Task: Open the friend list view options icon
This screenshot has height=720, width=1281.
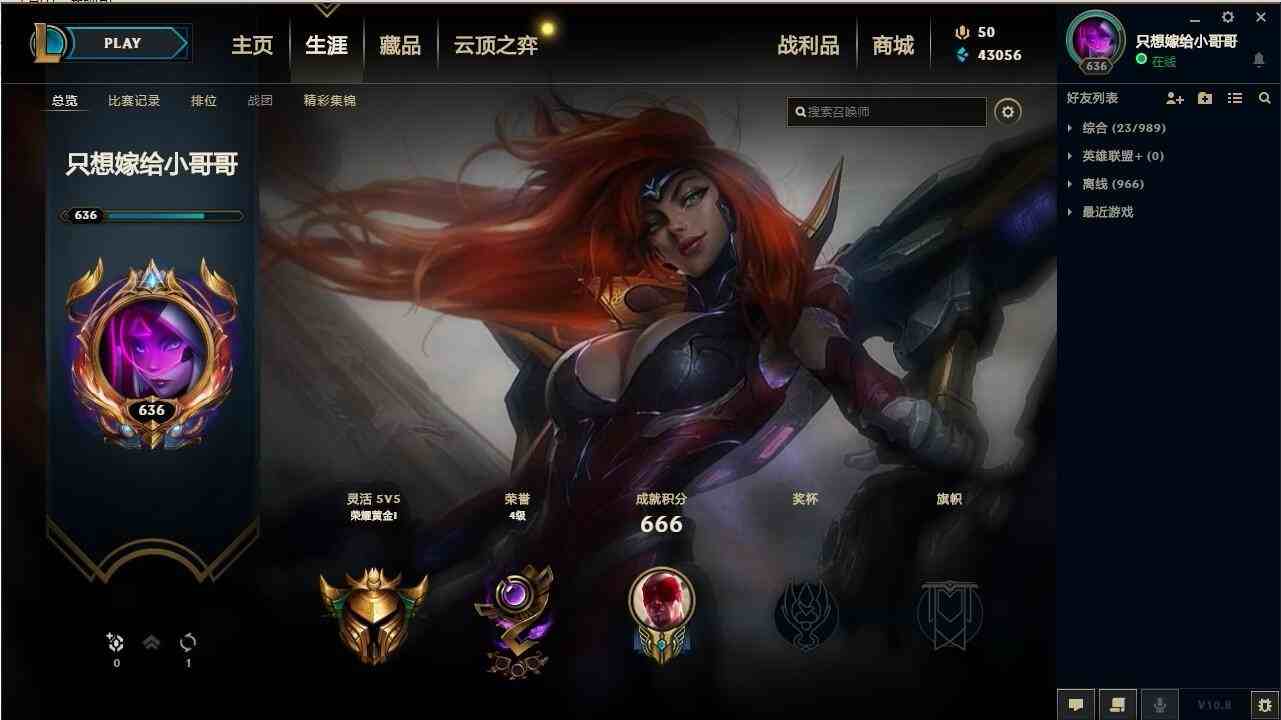Action: [1234, 98]
